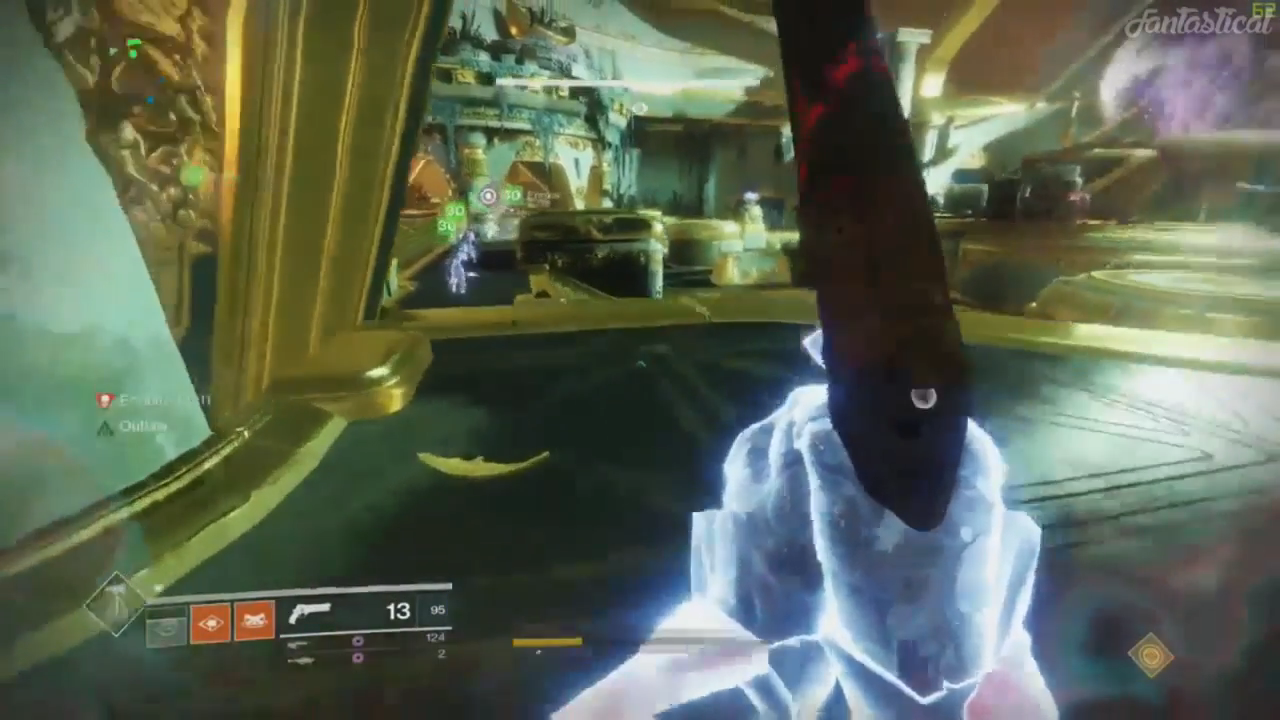Activate the rightmost orange ability icon
1280x720 pixels.
[254, 622]
